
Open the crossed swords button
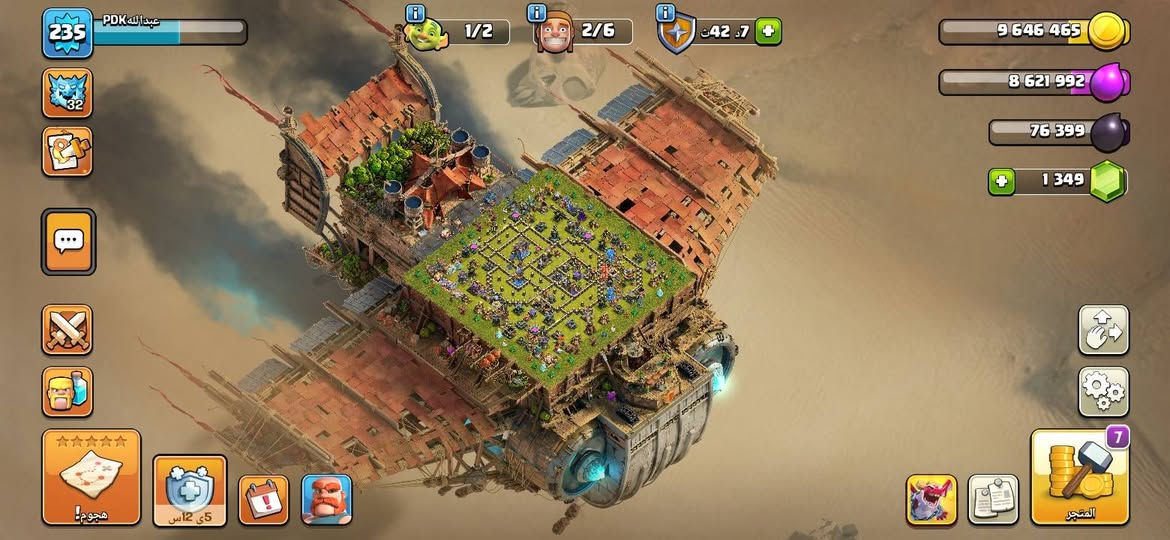pyautogui.click(x=67, y=330)
